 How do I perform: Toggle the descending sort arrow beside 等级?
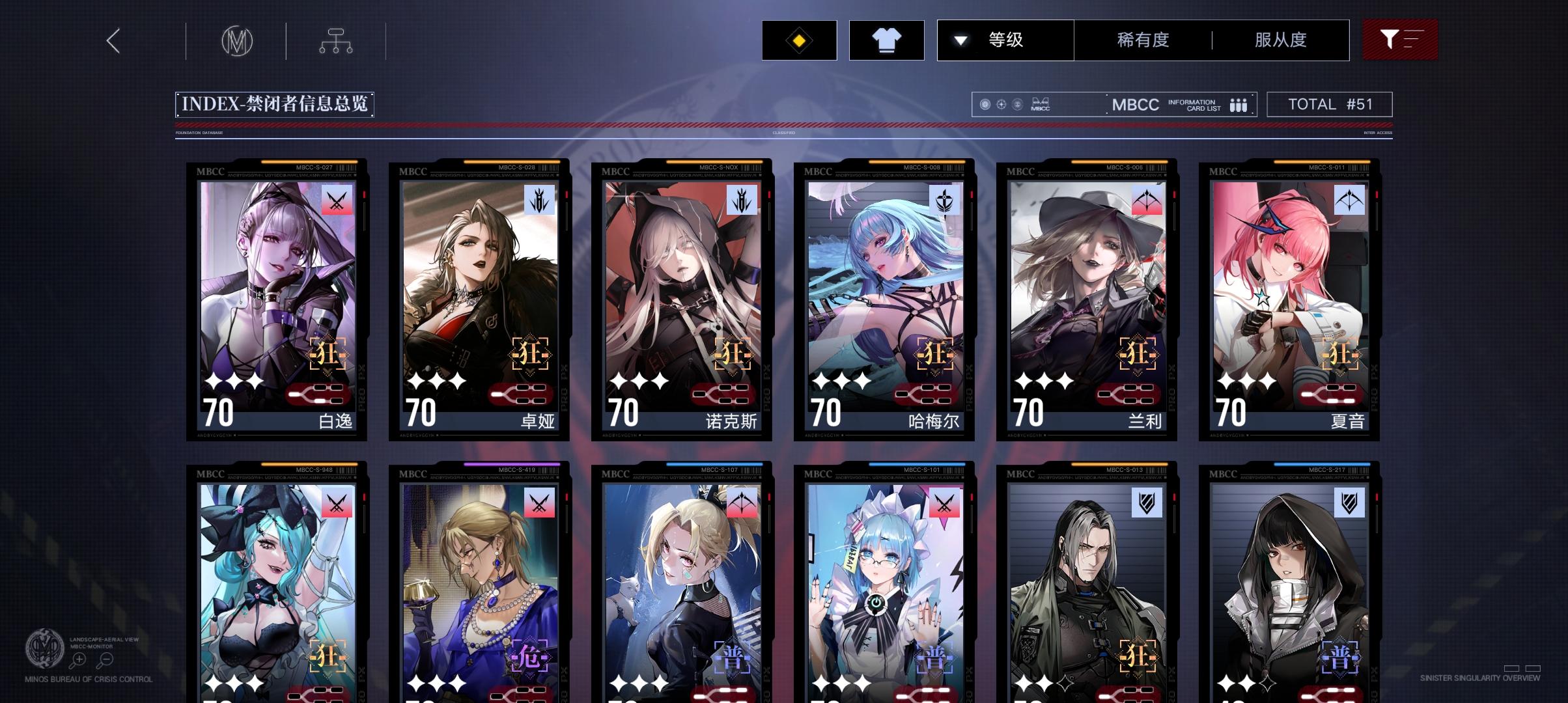click(x=959, y=40)
